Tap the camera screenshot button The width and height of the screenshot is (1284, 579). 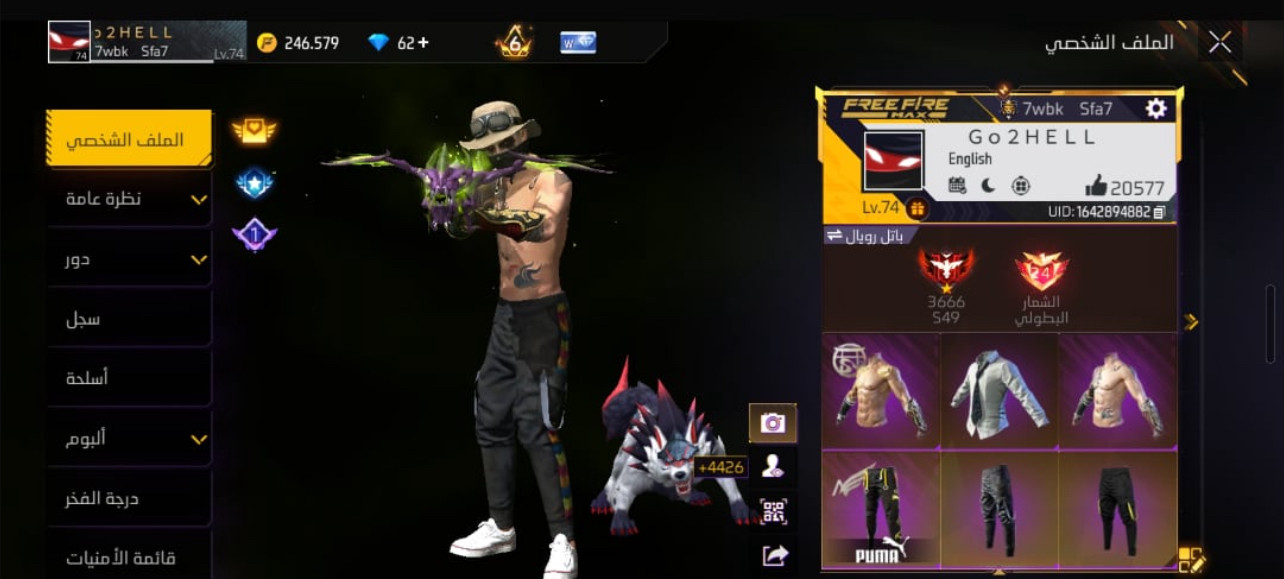[773, 422]
